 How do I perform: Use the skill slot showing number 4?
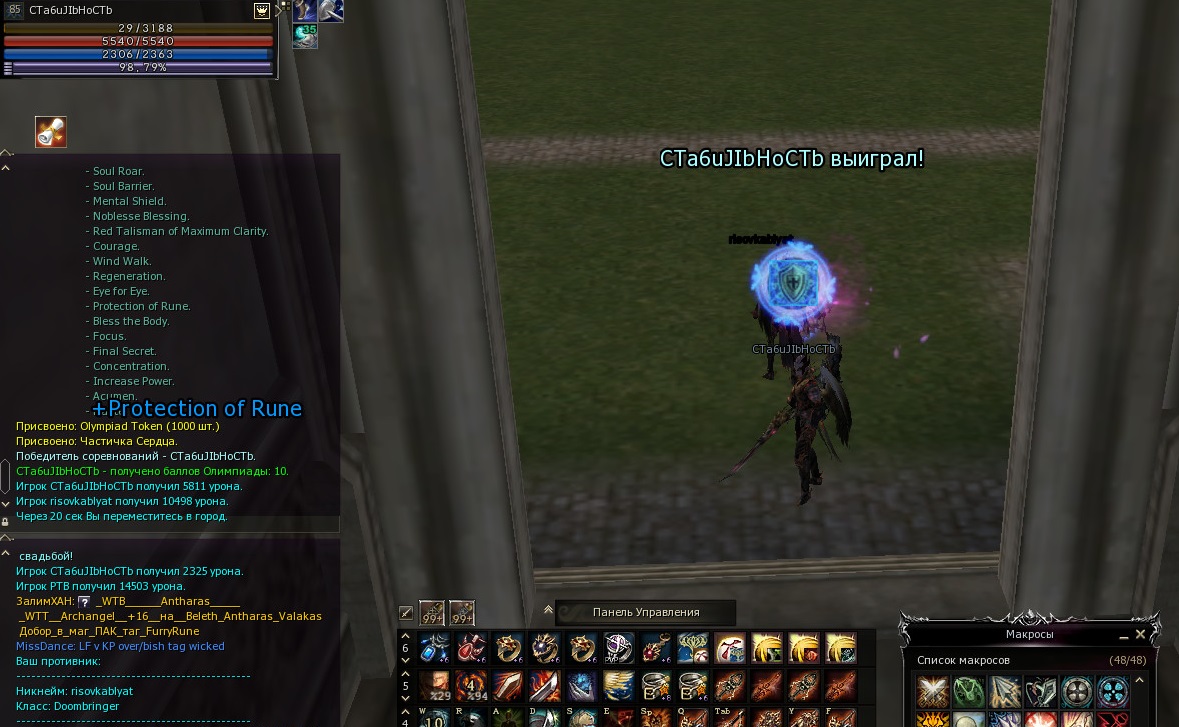[x=471, y=686]
